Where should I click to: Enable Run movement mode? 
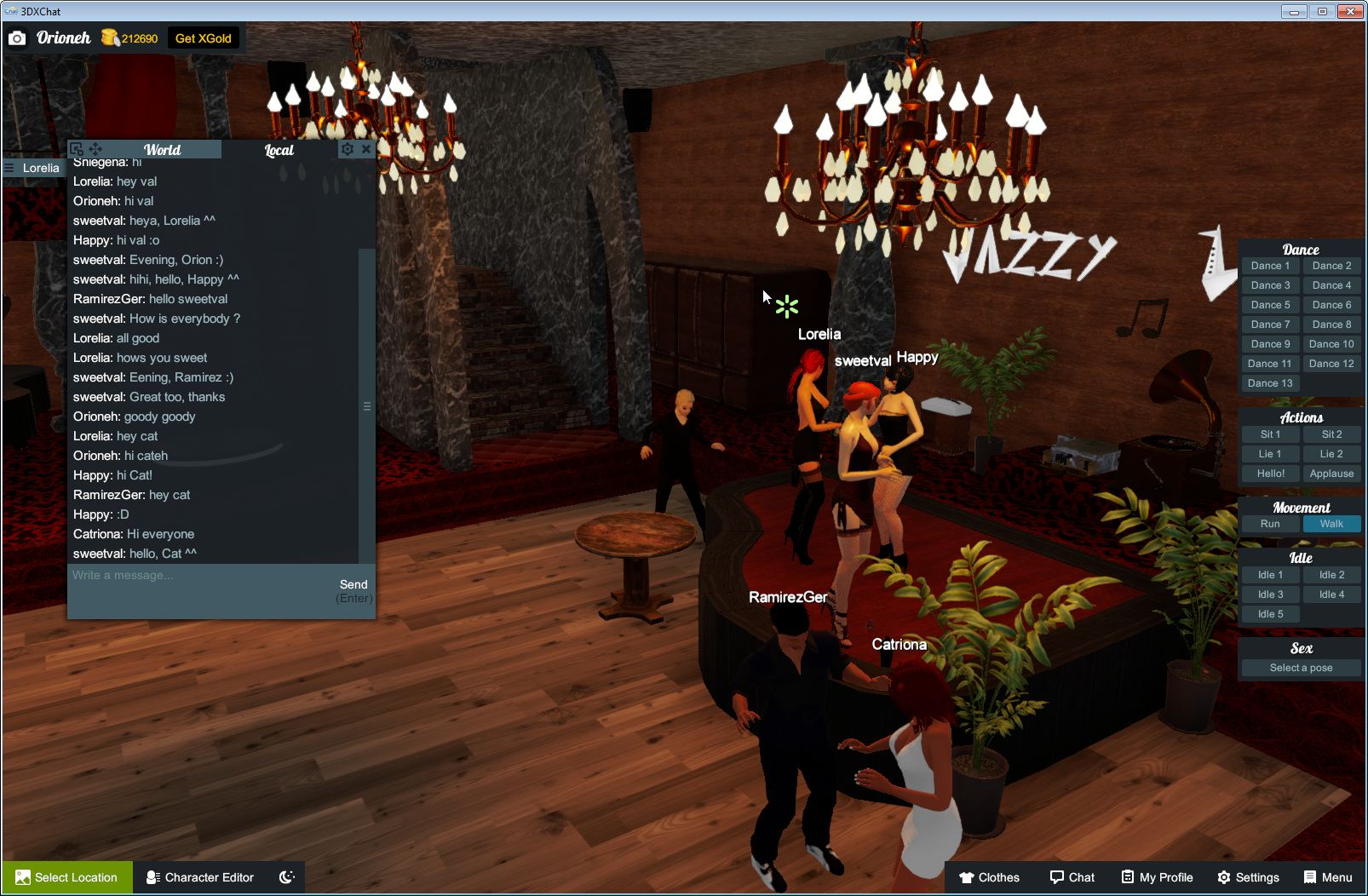(1270, 524)
